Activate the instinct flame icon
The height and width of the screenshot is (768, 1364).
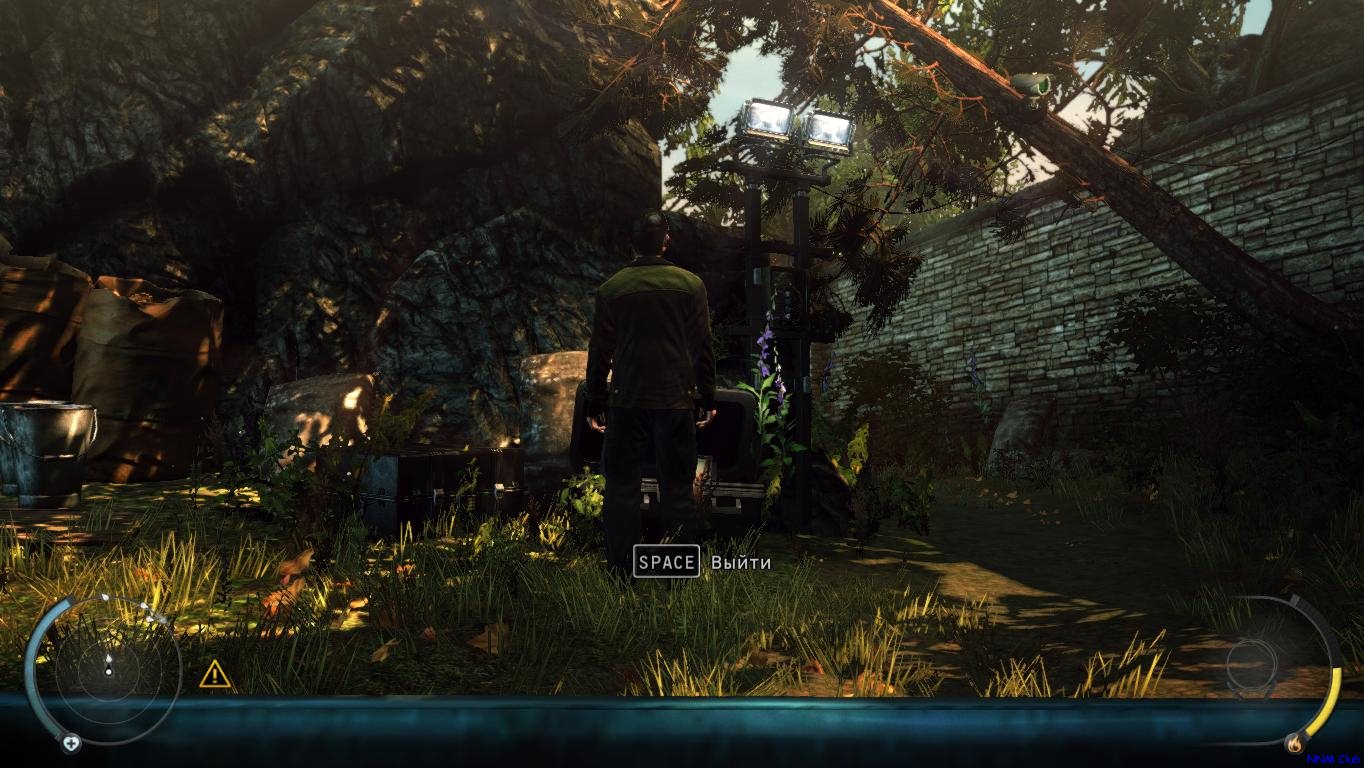click(x=1297, y=743)
